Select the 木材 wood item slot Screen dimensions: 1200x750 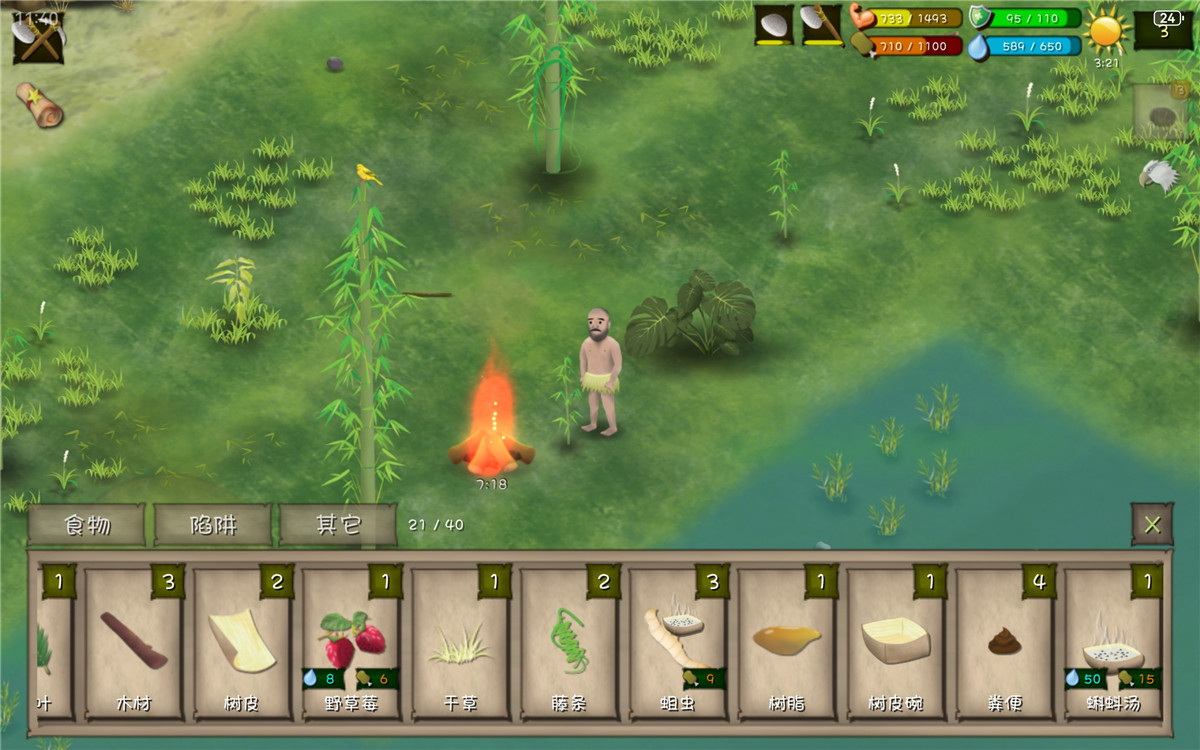click(133, 644)
